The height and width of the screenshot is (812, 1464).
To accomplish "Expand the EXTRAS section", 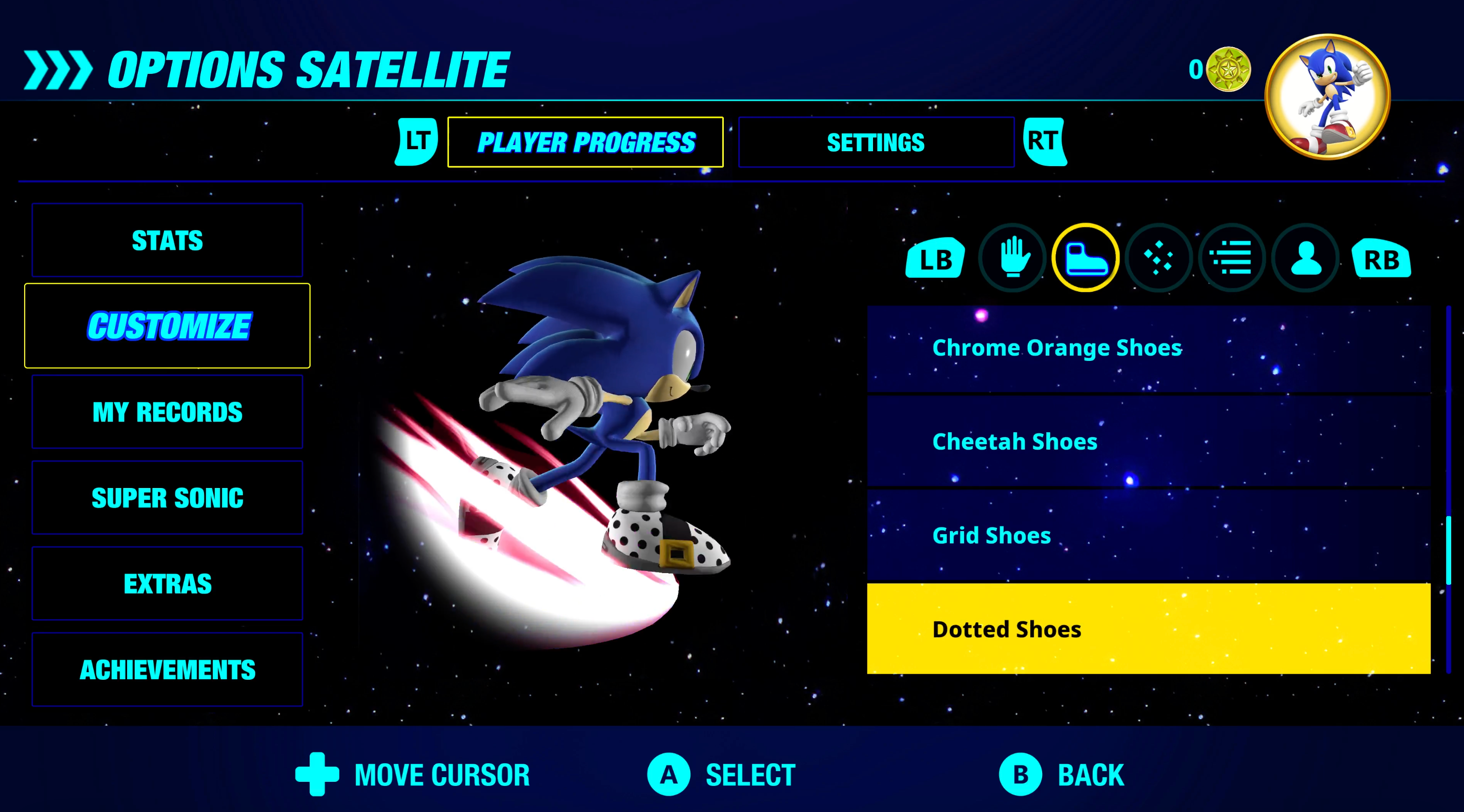I will (167, 583).
